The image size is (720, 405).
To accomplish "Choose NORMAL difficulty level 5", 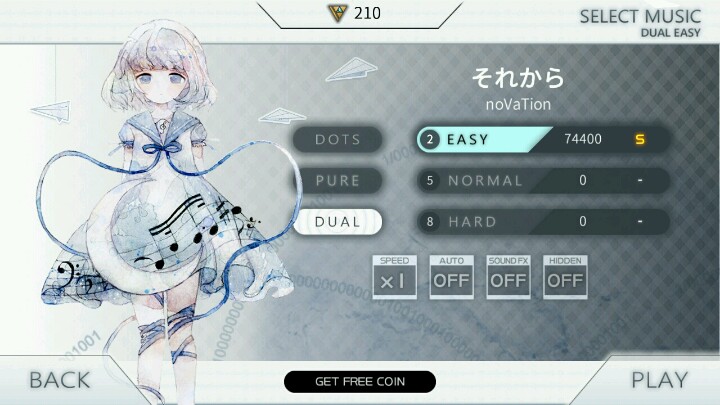I will tap(541, 181).
